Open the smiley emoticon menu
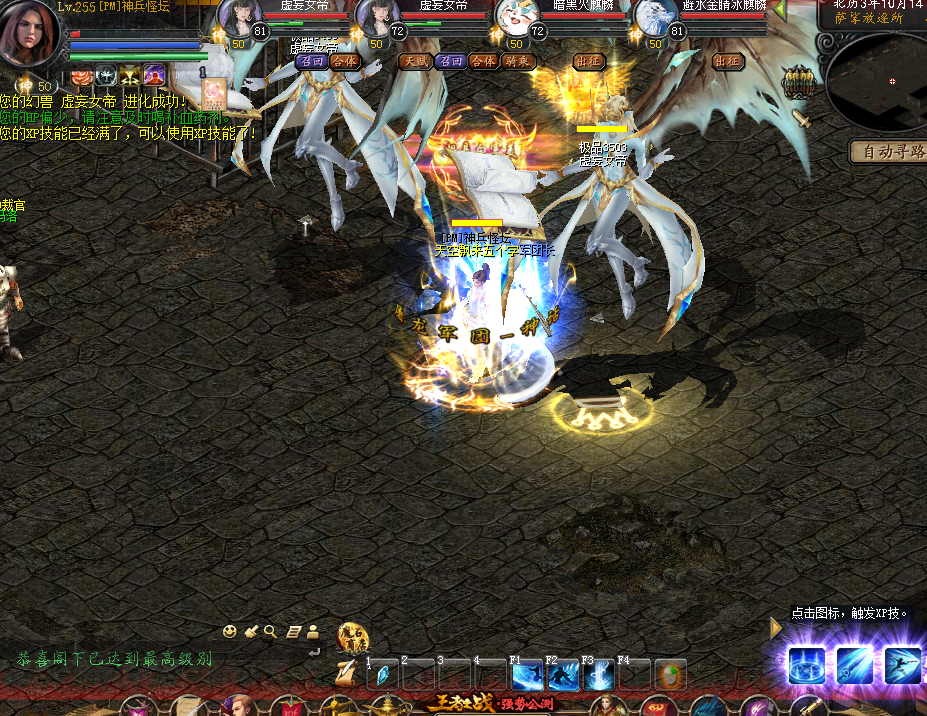Viewport: 927px width, 716px height. [x=230, y=631]
